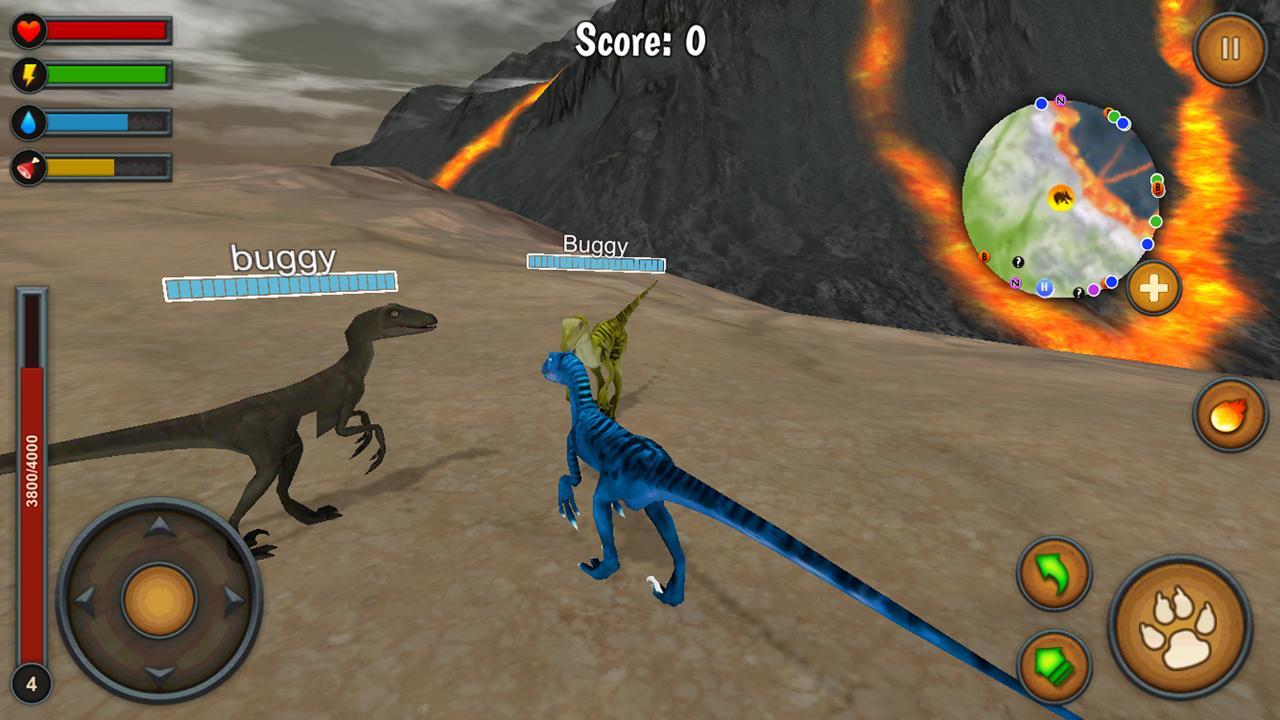Click the meat hunger icon
This screenshot has height=720, width=1280.
point(27,163)
